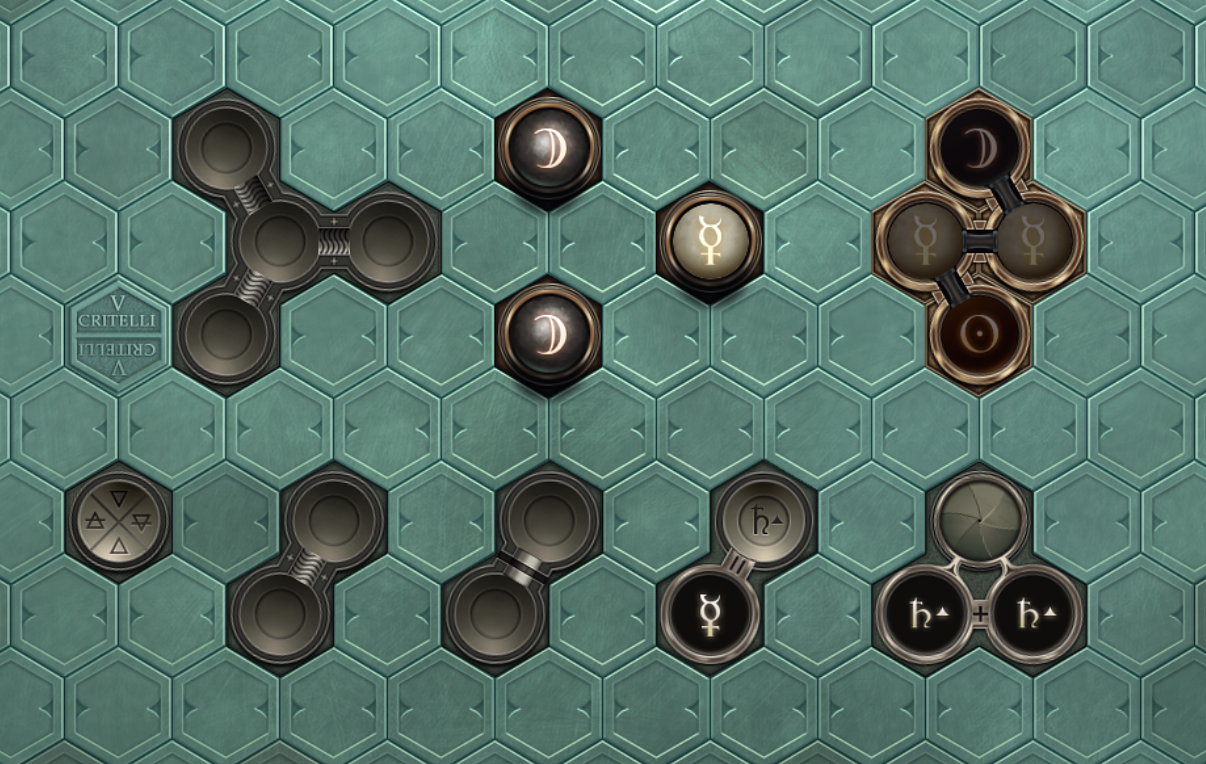Select the fixed-length arm with plain connector
Screen dimensions: 1206x764
(521, 565)
